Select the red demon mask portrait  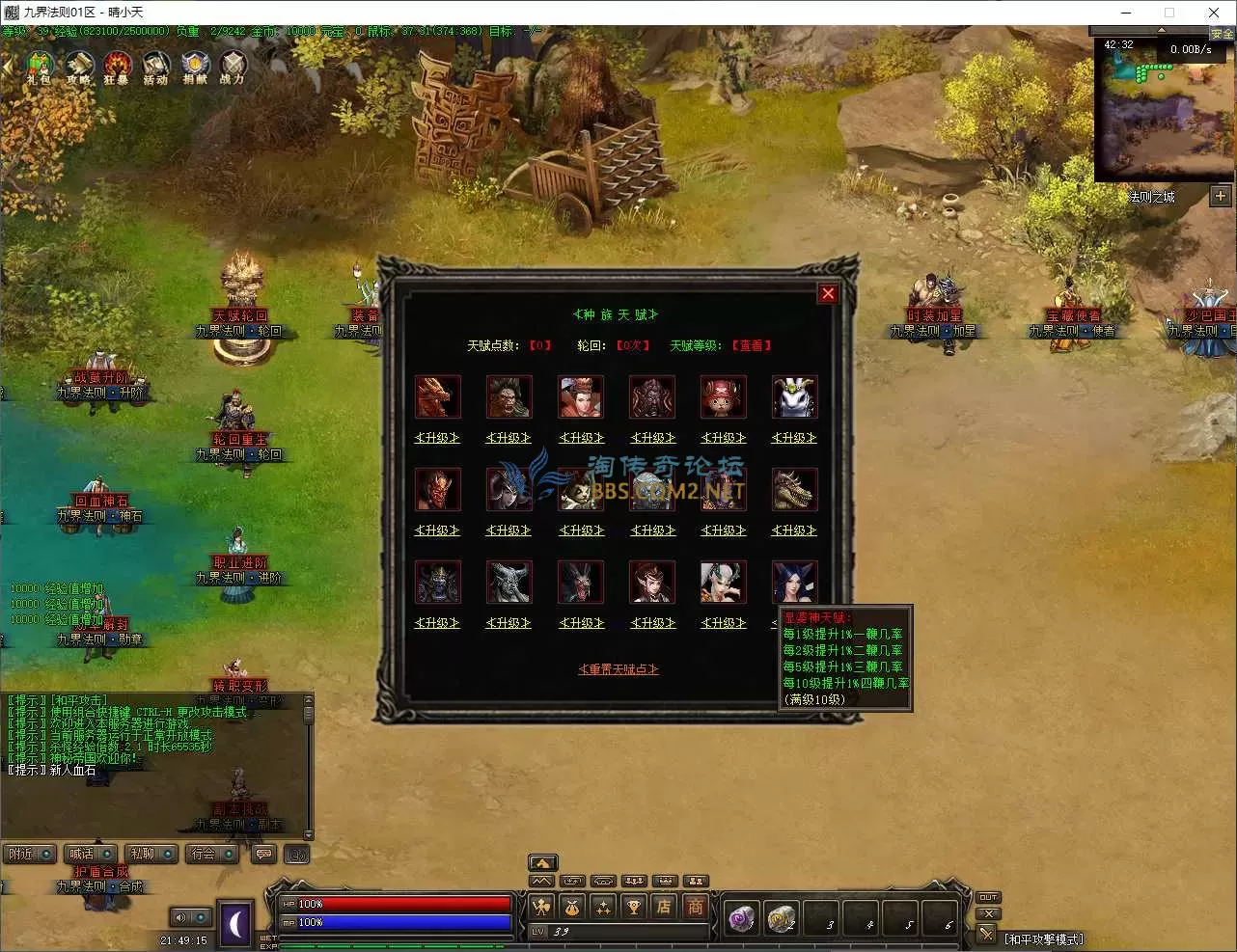(438, 489)
